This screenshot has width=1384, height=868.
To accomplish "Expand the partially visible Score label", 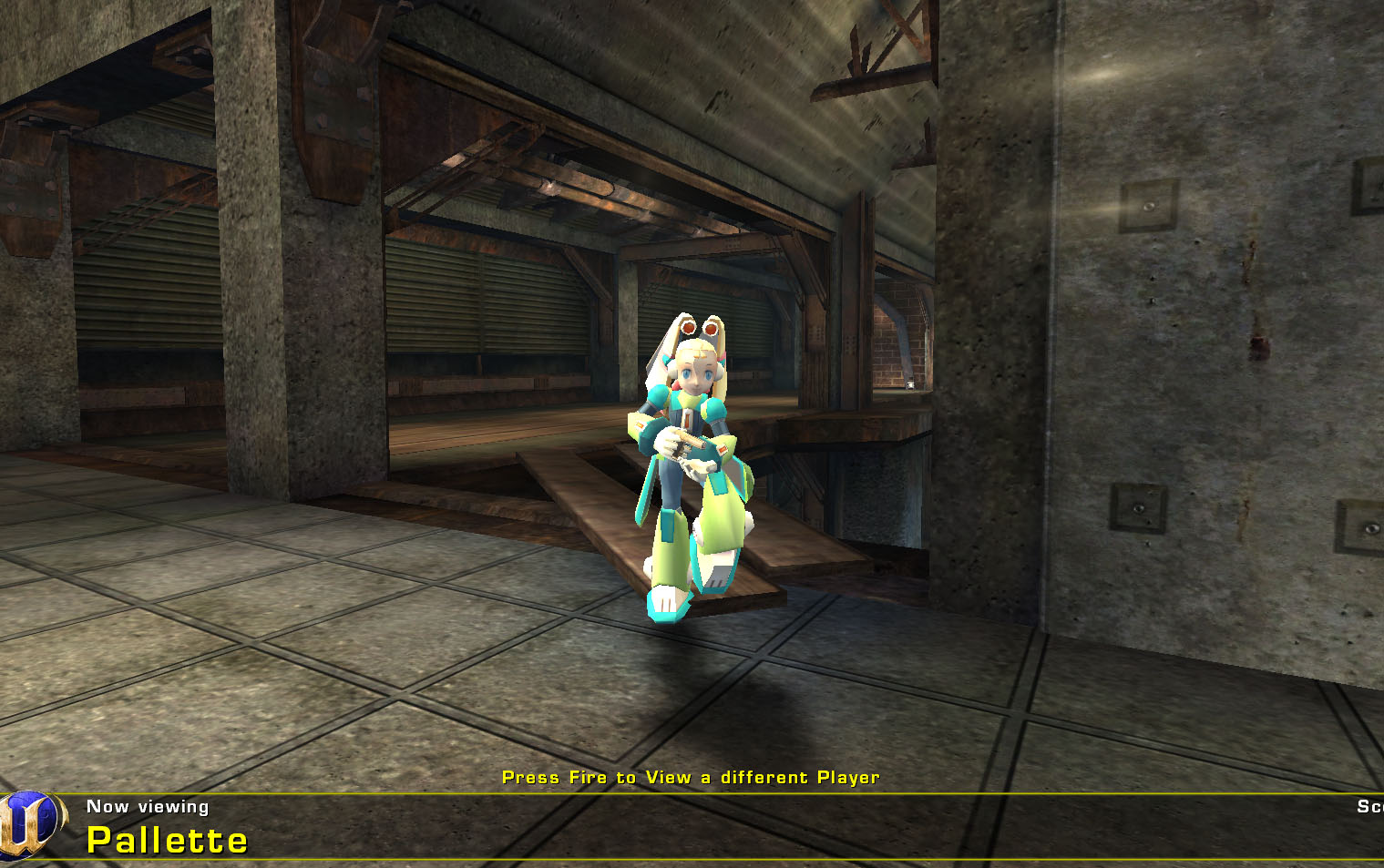I will click(x=1371, y=806).
